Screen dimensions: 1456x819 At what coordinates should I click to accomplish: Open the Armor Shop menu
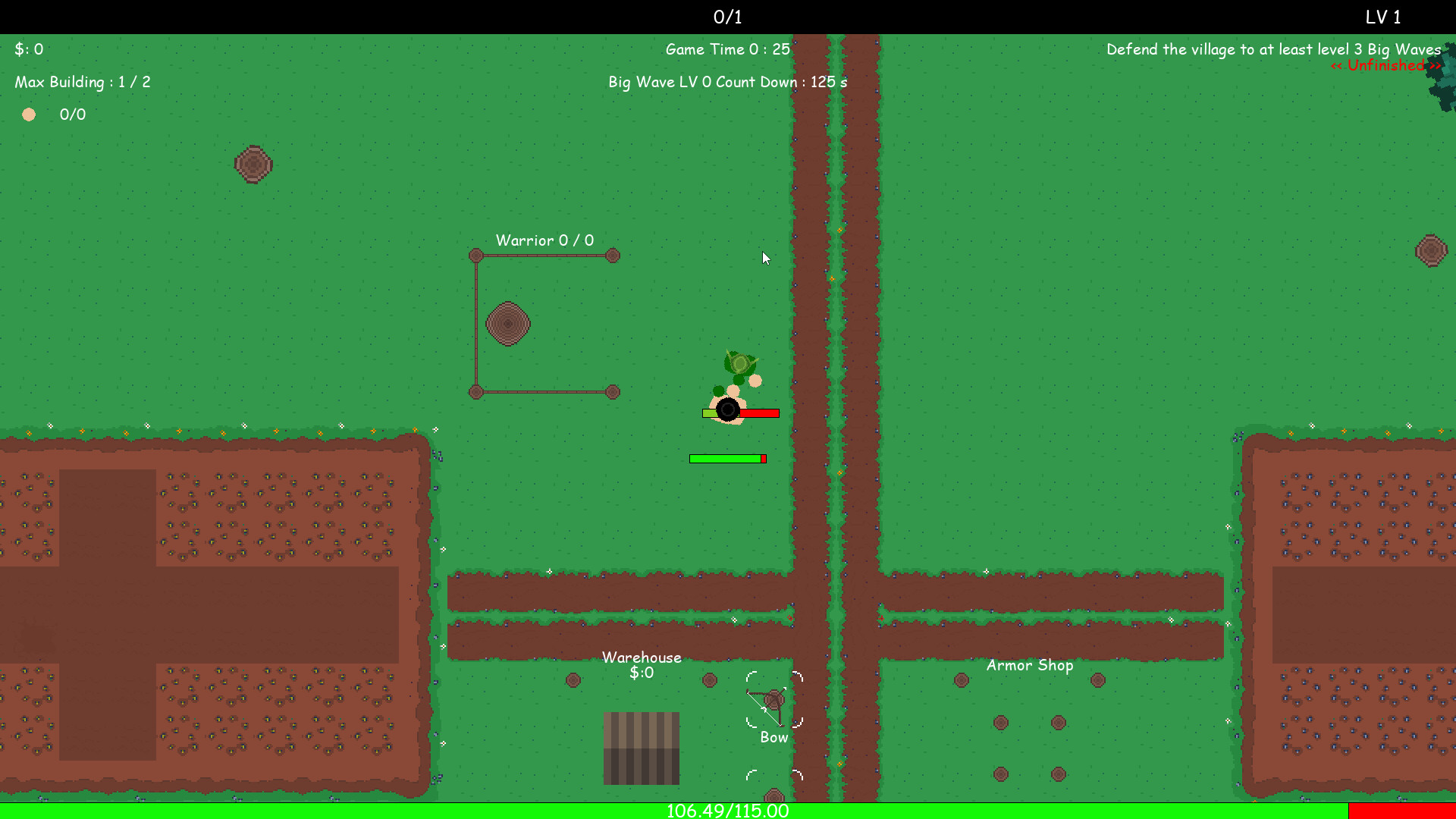(1030, 665)
